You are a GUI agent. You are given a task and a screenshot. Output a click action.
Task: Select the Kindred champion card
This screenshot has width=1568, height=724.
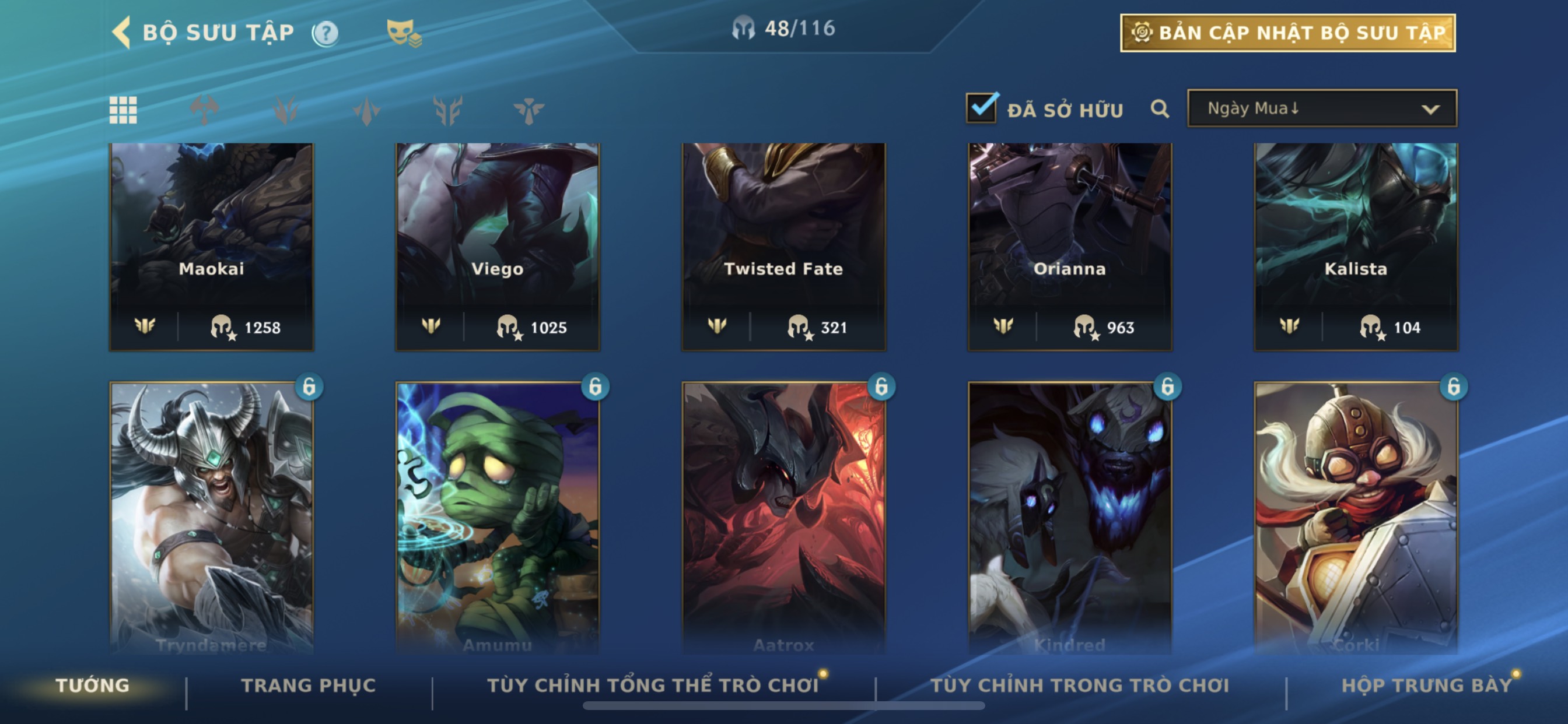[1069, 517]
